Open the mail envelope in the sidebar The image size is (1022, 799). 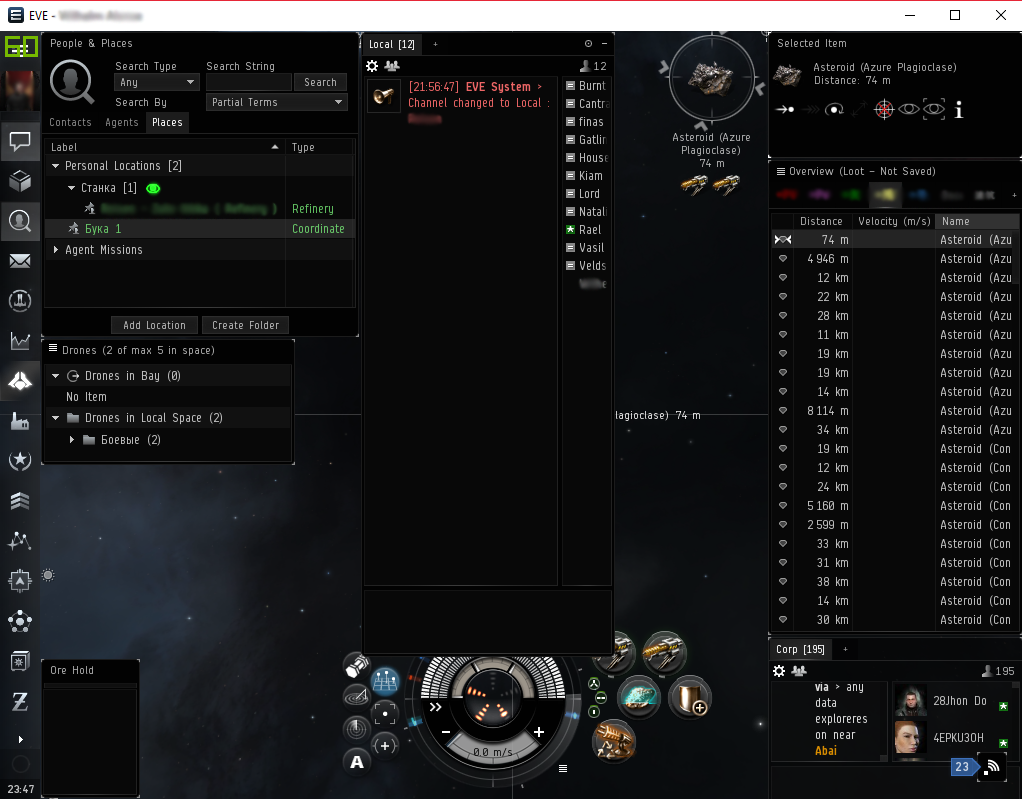[x=20, y=261]
